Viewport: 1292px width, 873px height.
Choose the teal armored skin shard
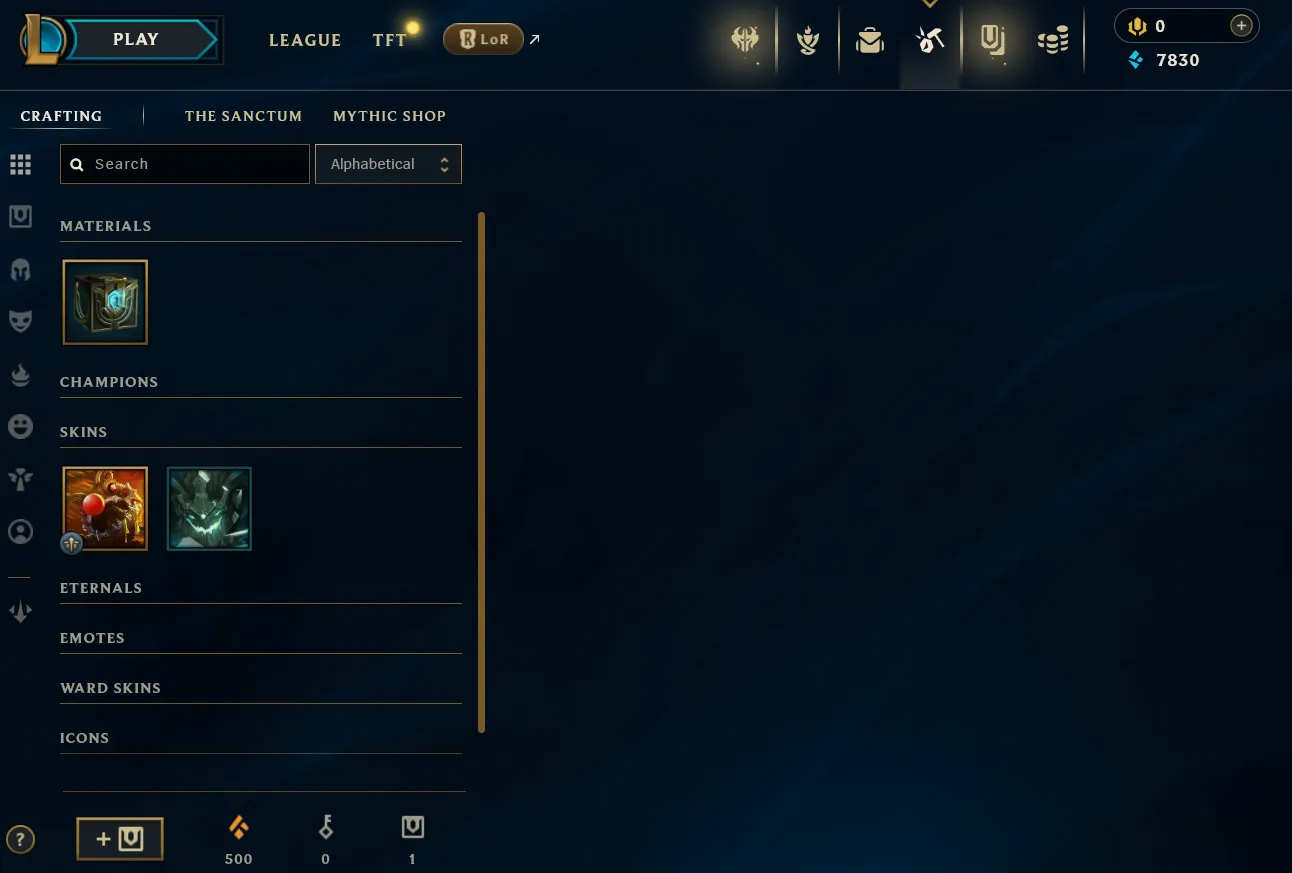[209, 508]
